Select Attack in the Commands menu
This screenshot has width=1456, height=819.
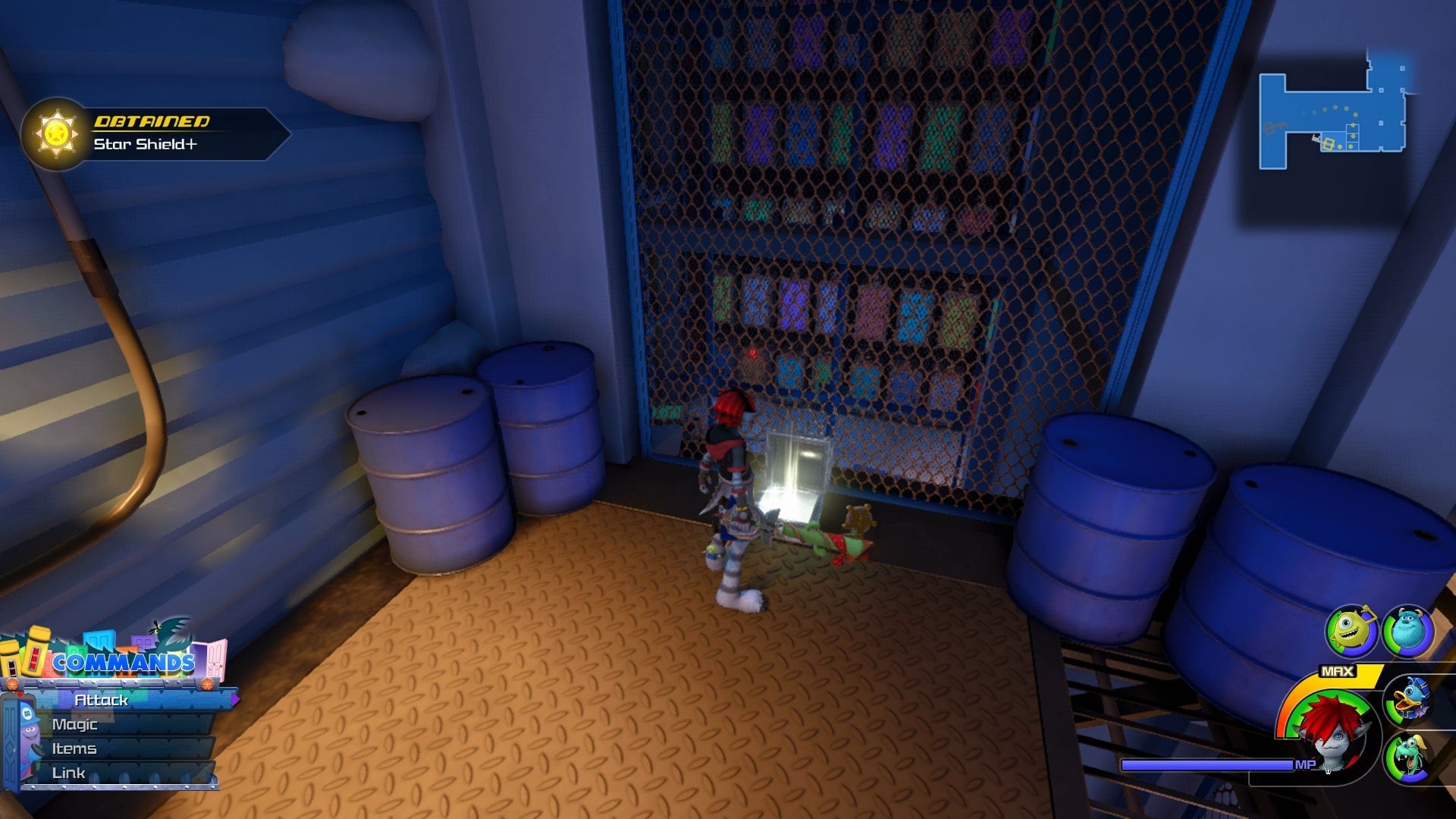100,701
